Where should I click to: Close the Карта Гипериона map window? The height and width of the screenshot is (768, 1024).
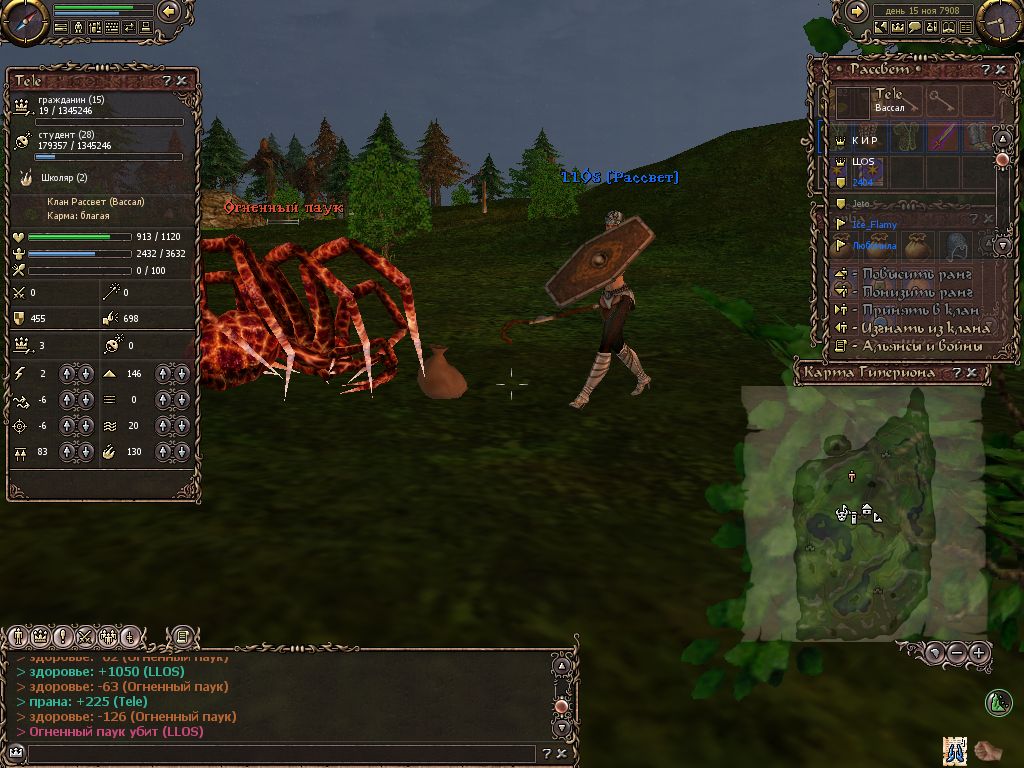click(x=971, y=373)
